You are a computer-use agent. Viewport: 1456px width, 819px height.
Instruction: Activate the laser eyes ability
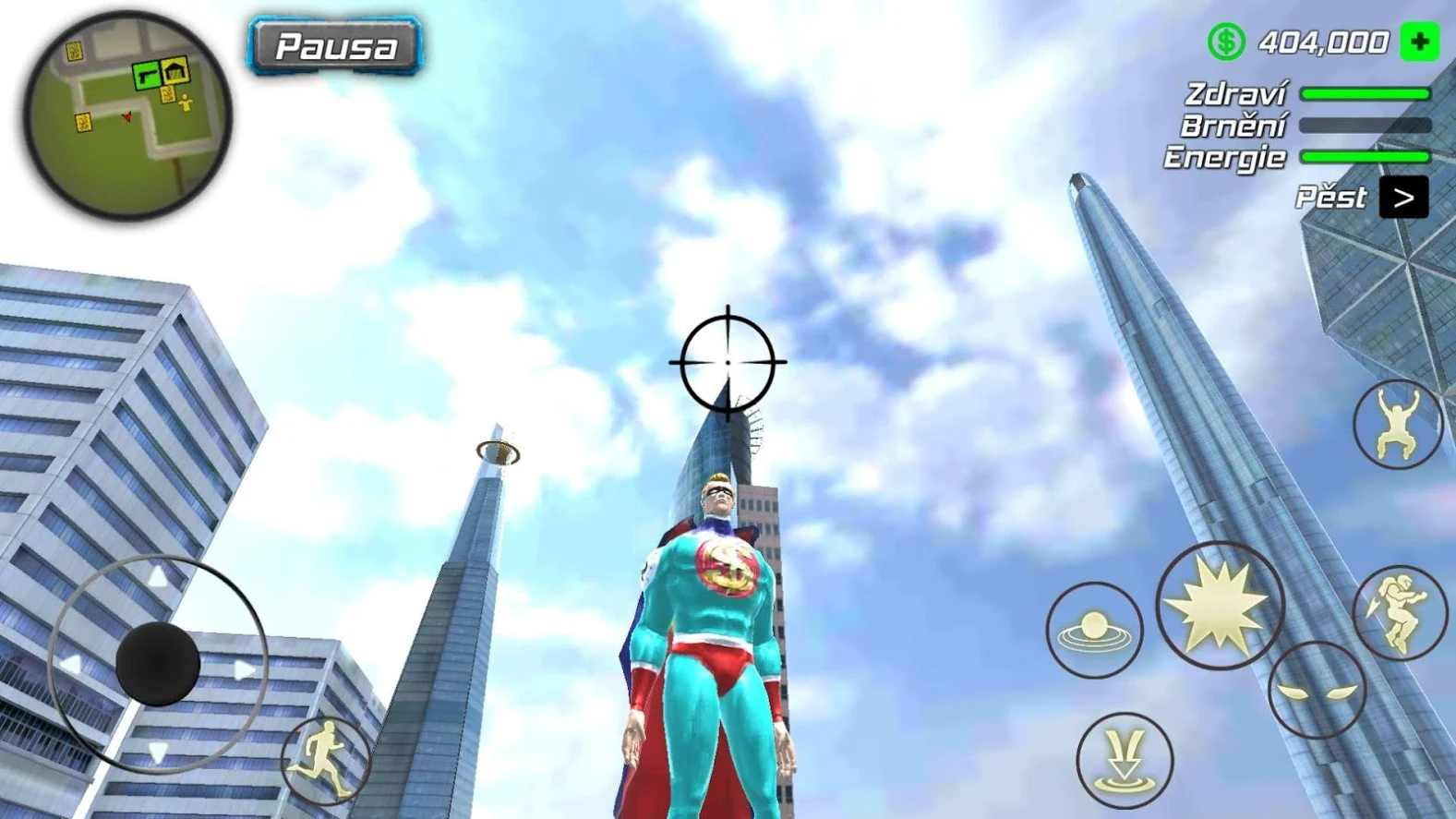[1317, 691]
